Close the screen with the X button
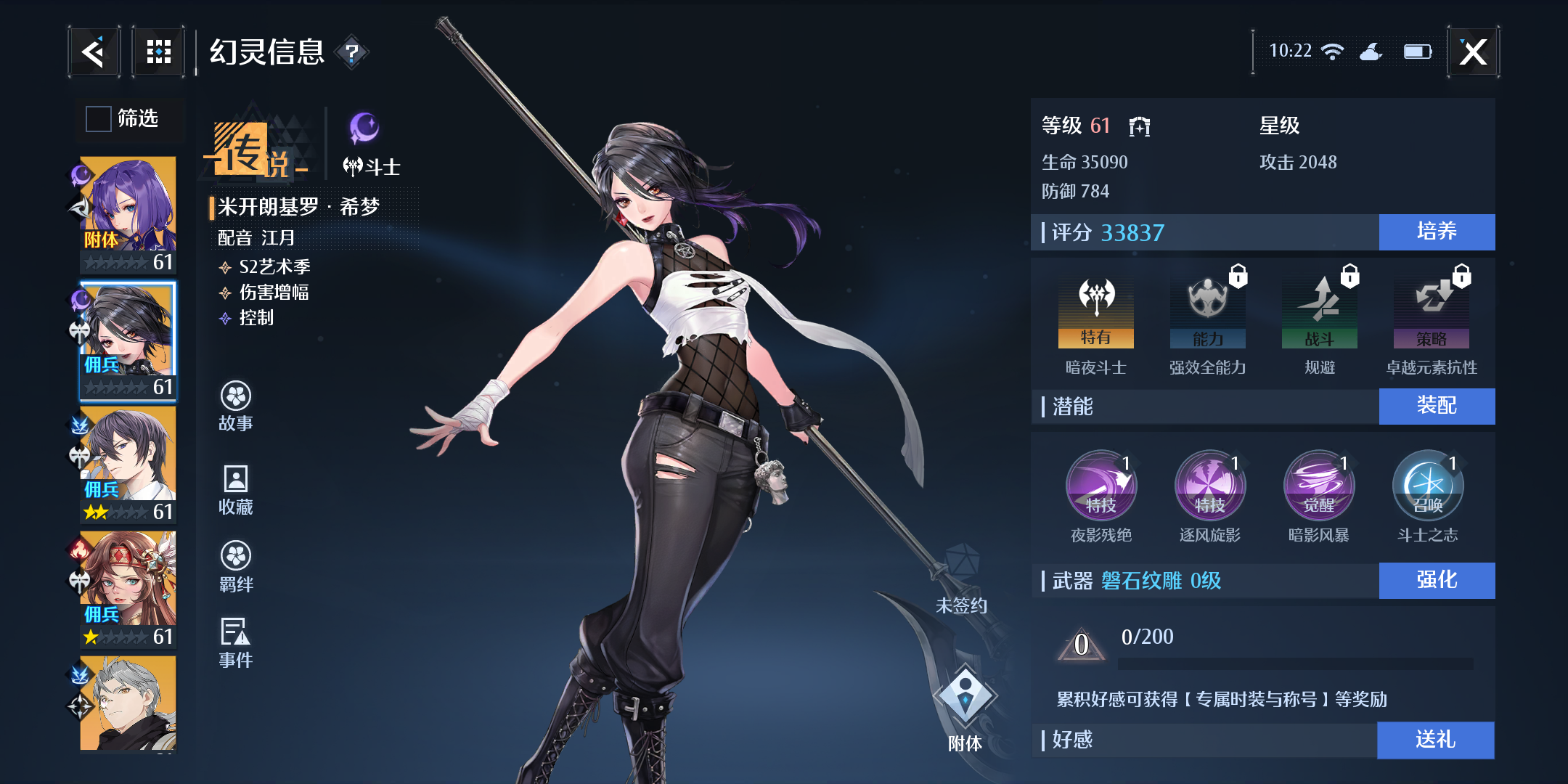The image size is (1568, 784). [x=1473, y=52]
